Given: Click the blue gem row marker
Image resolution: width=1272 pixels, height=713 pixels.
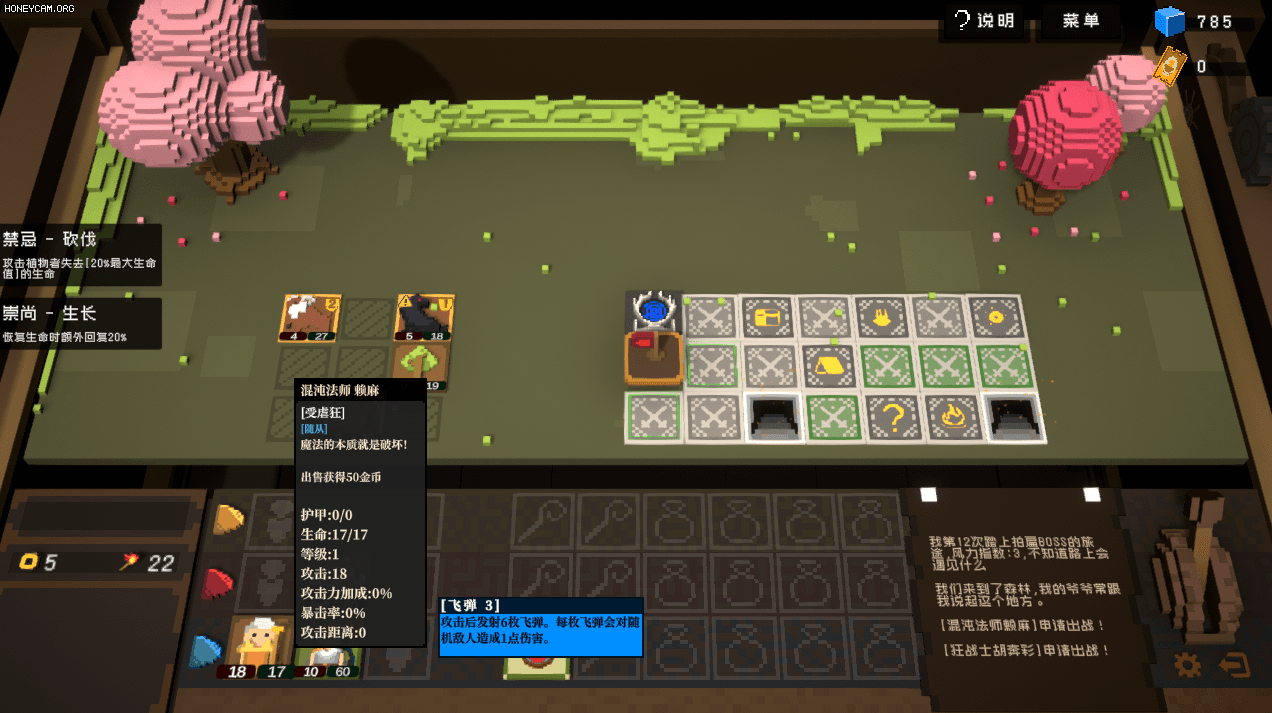Looking at the screenshot, I should point(206,649).
